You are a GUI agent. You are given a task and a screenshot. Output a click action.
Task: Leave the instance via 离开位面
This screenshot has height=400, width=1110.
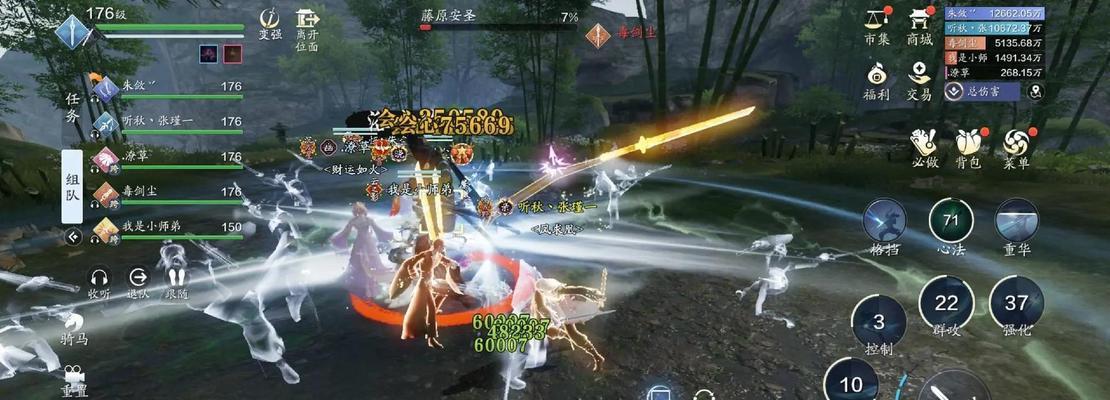307,28
